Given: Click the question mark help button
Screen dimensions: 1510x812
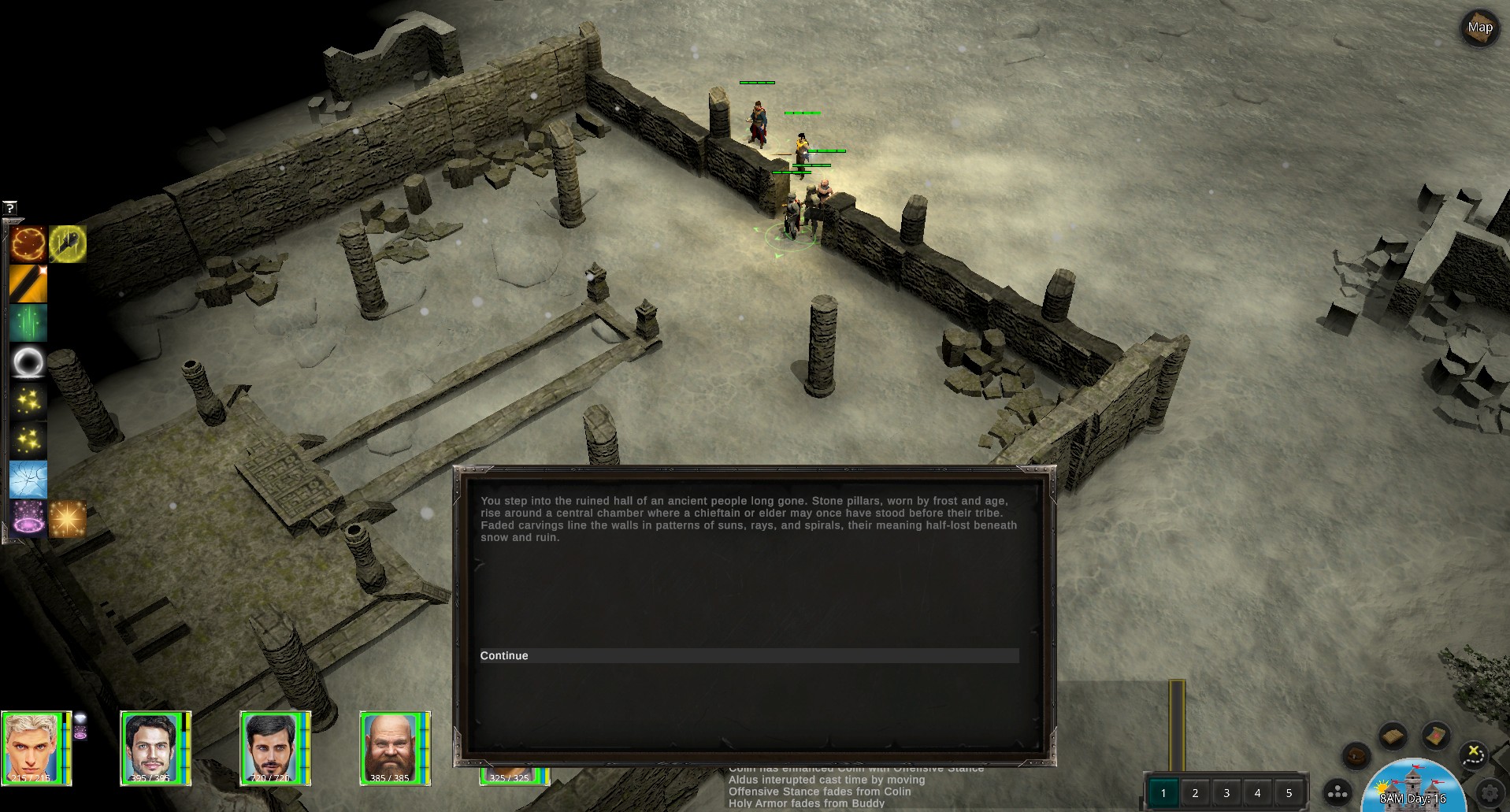Looking at the screenshot, I should pos(9,208).
